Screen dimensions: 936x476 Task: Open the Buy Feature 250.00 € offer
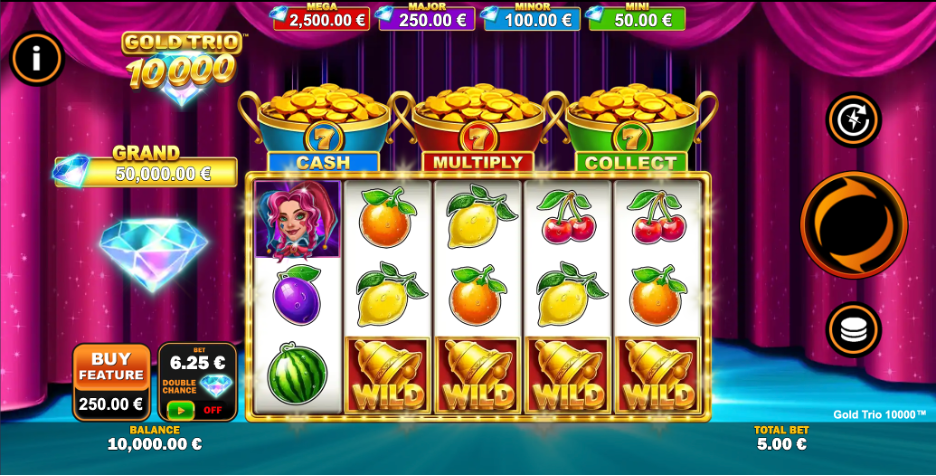click(x=111, y=382)
